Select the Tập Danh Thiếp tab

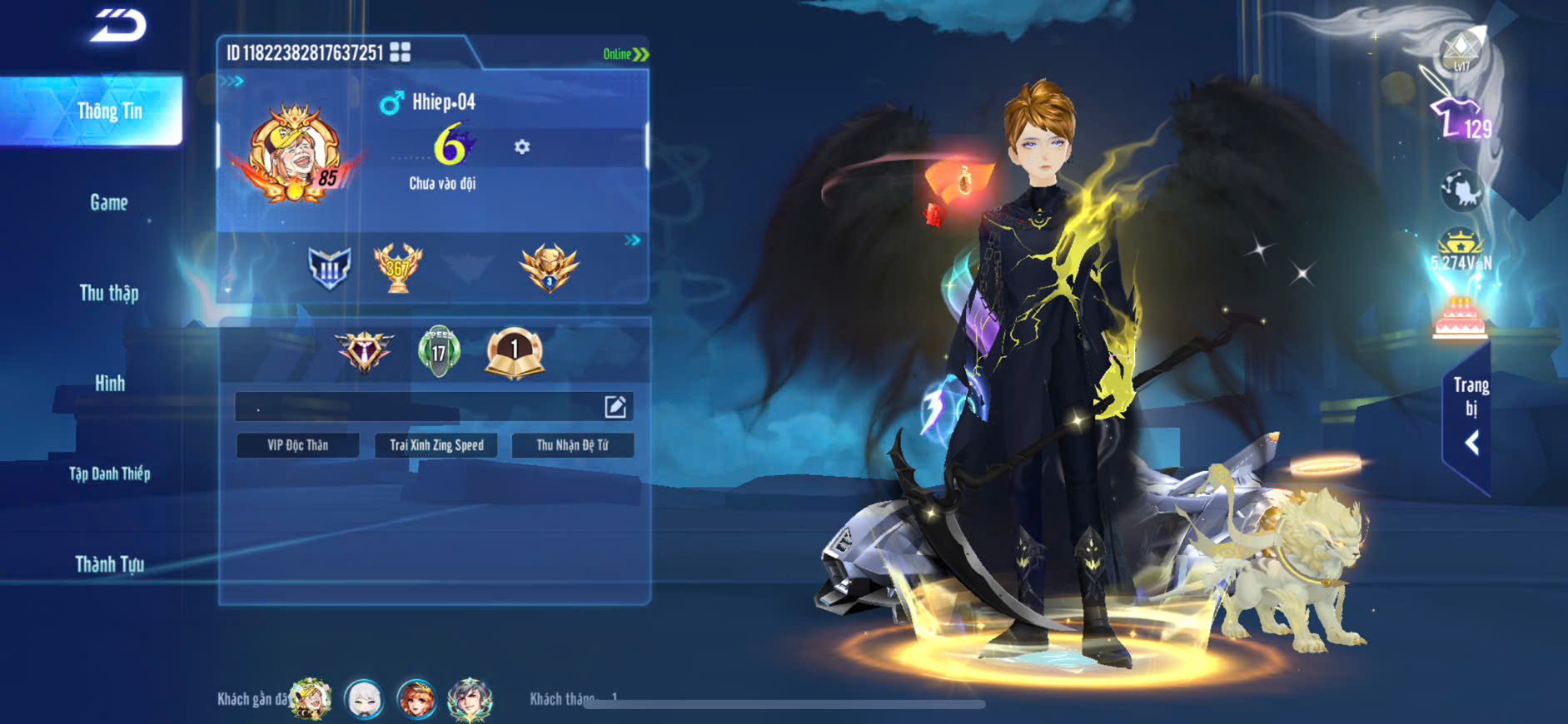click(x=109, y=474)
